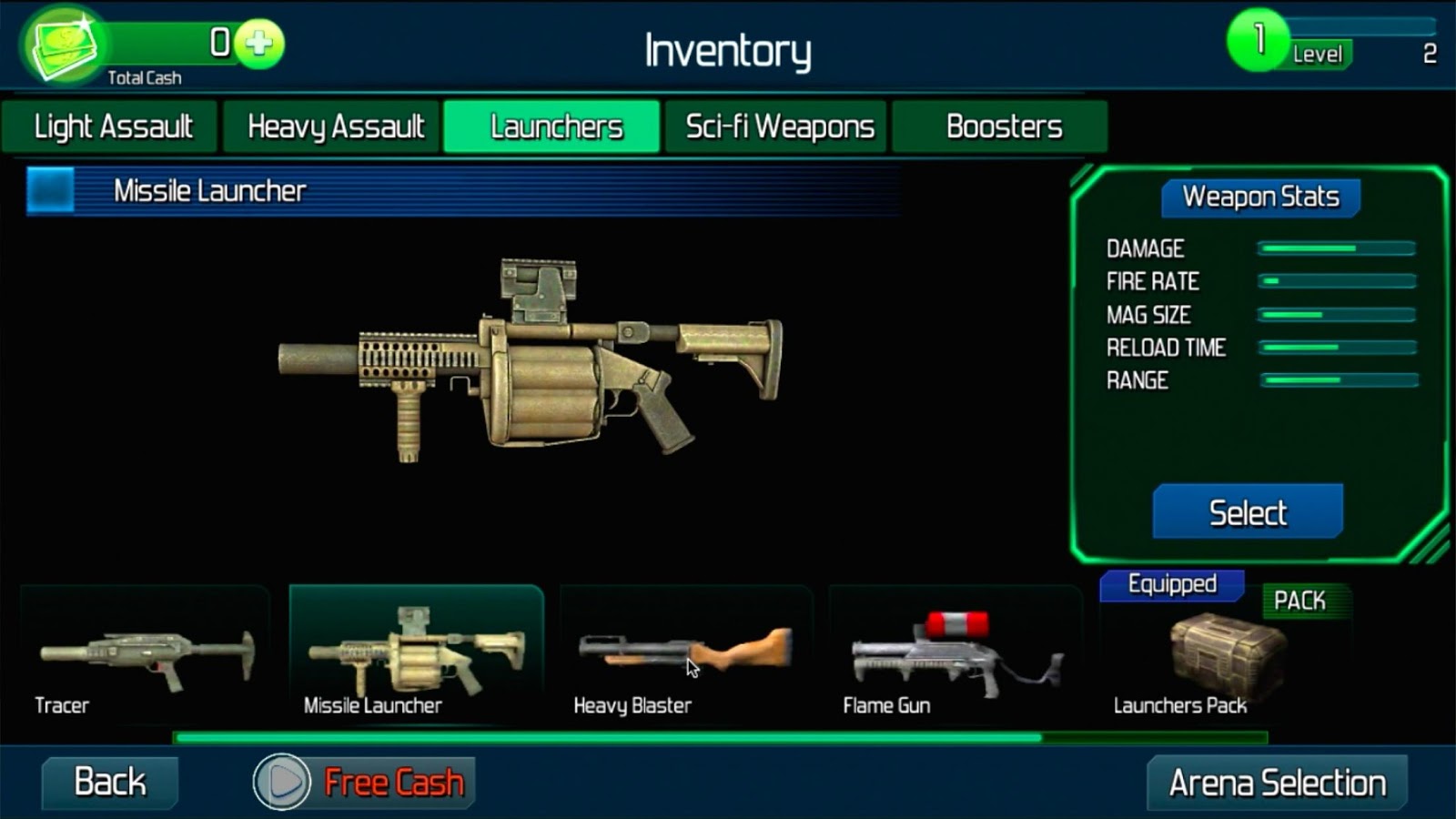This screenshot has width=1456, height=819.
Task: Switch to the Boosters tab
Action: tap(1003, 126)
